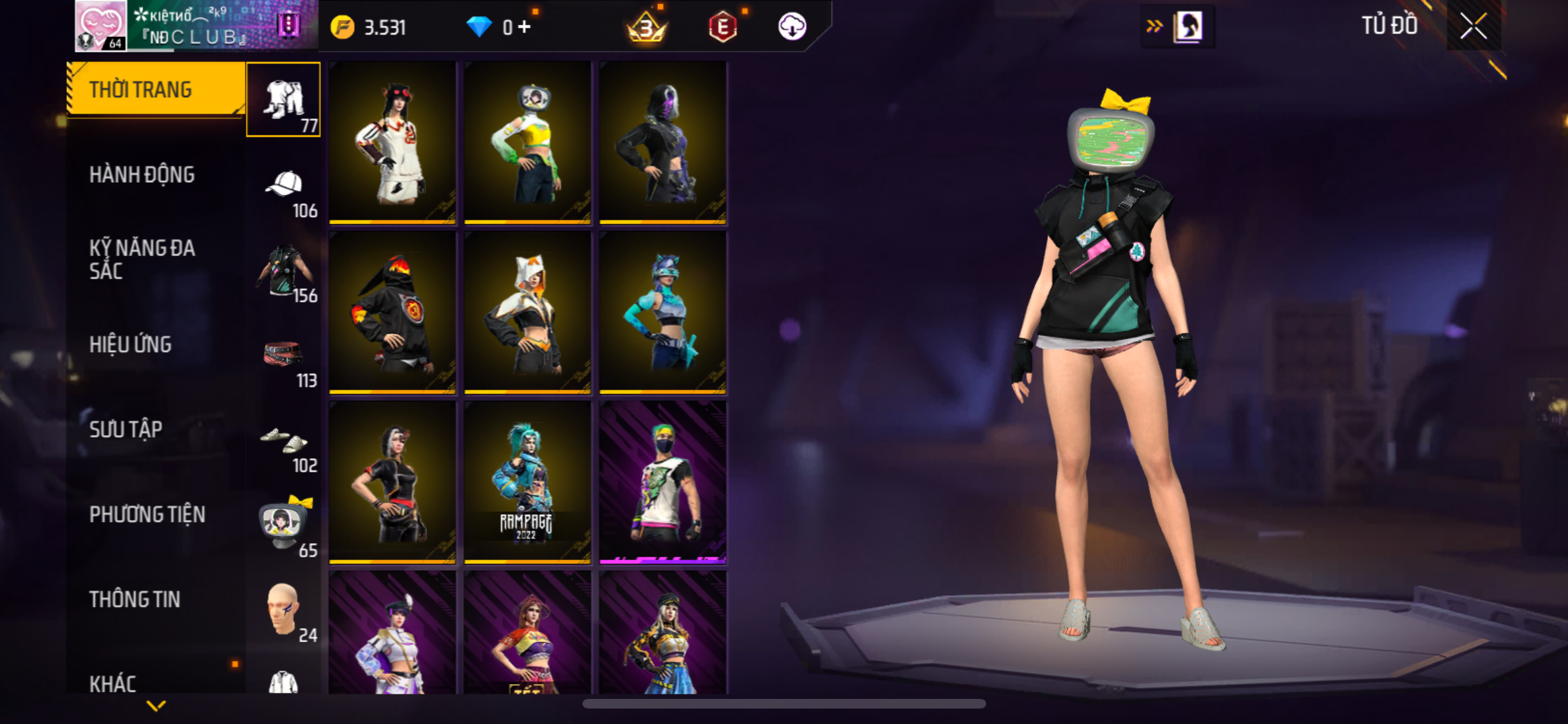The width and height of the screenshot is (1568, 724).
Task: Choose the outfit sets subcategory icon
Action: (284, 100)
